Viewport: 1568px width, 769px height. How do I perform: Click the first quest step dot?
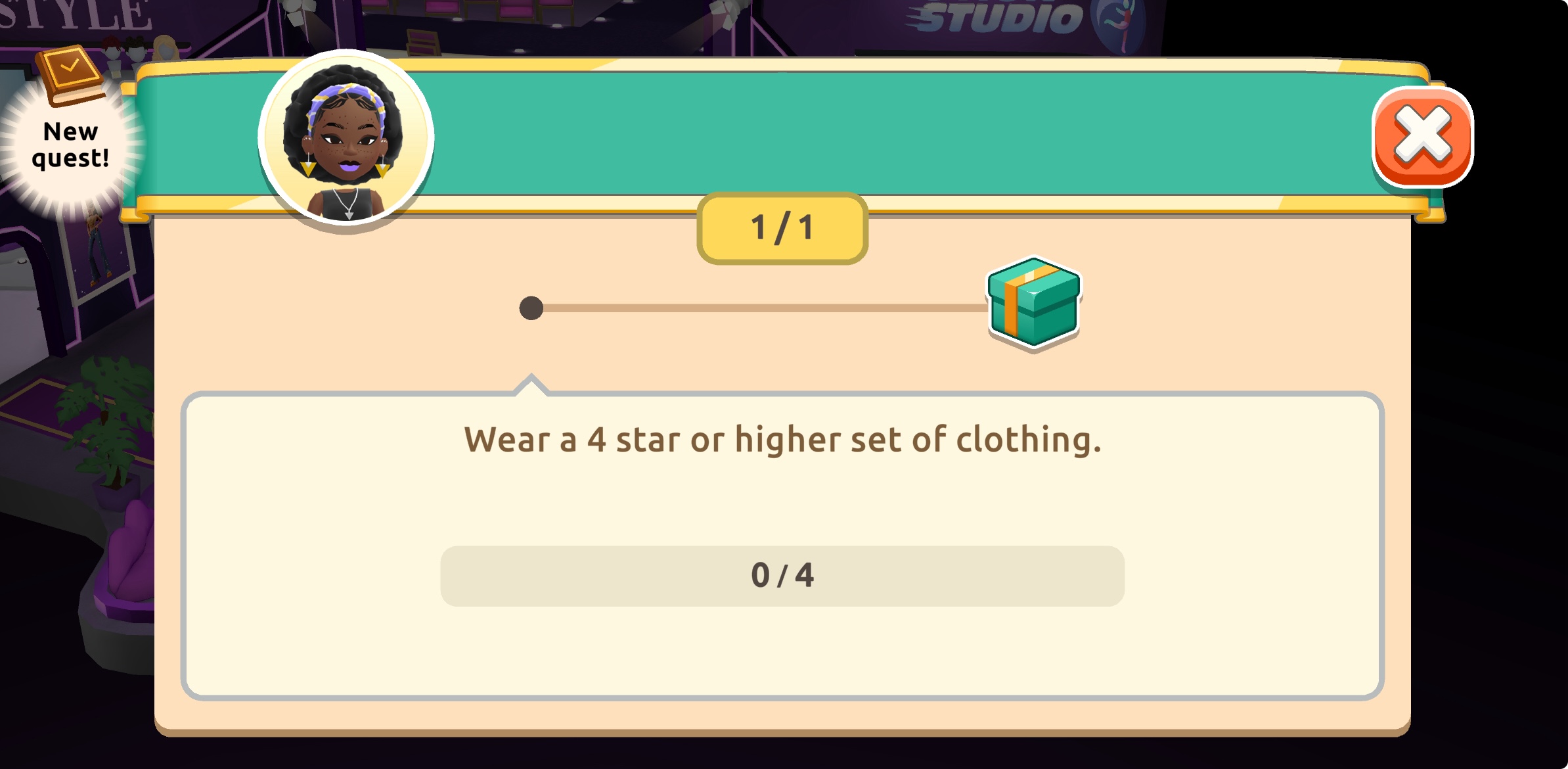531,308
